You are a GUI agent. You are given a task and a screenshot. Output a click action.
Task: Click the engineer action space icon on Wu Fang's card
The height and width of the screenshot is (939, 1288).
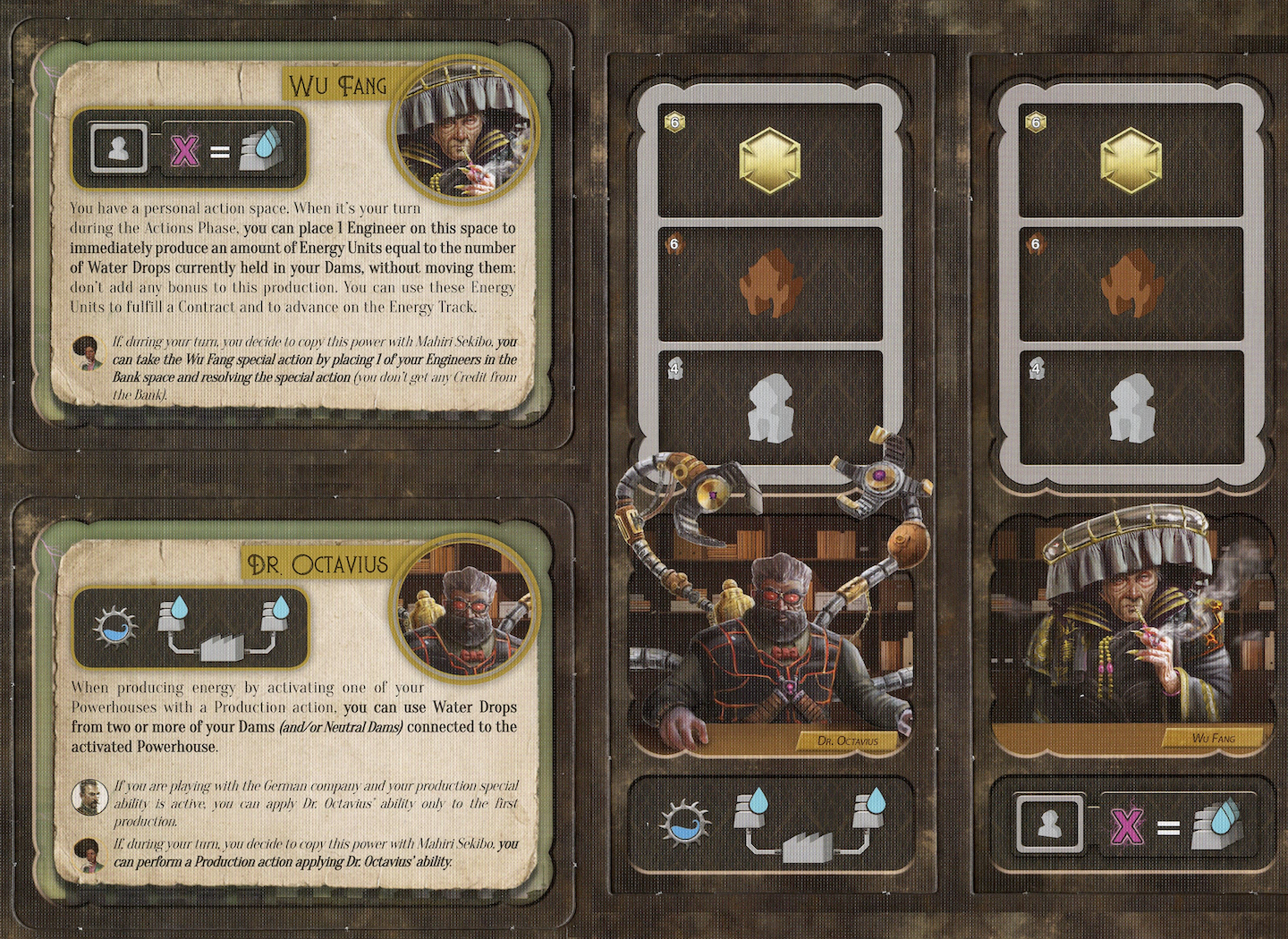(x=119, y=148)
